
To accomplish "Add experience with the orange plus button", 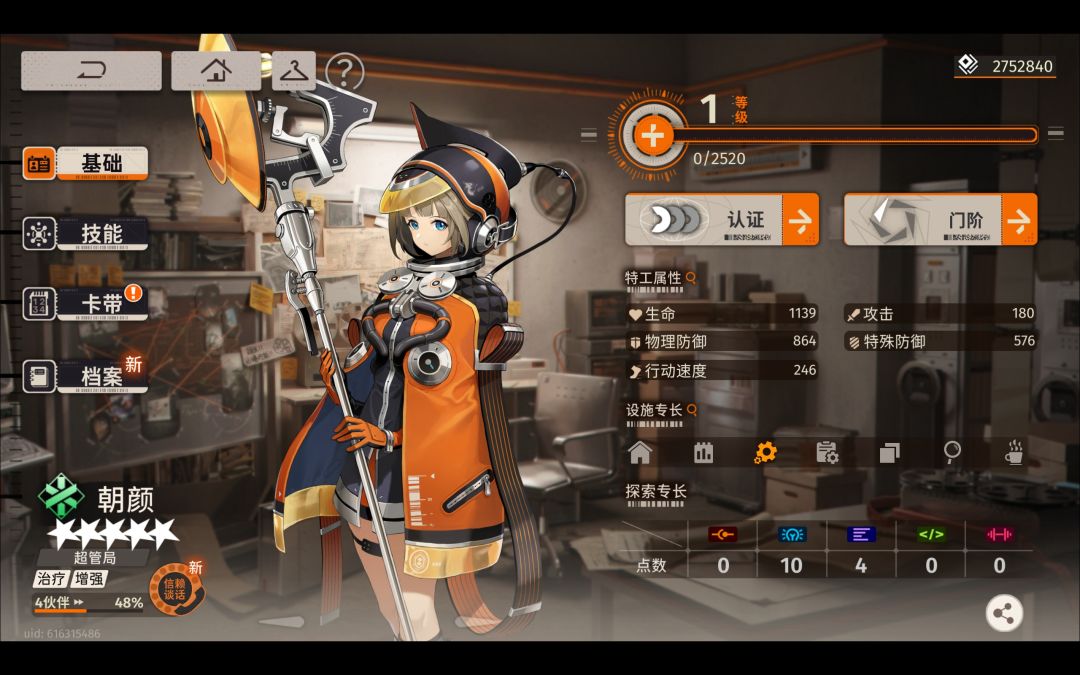I will click(653, 135).
